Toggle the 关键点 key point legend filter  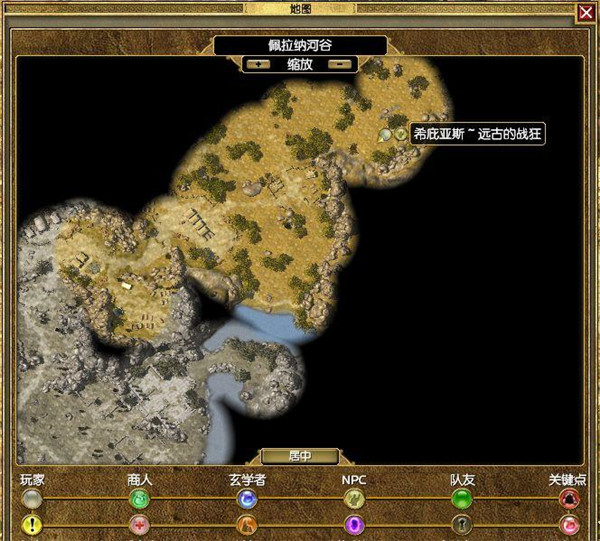(x=569, y=498)
